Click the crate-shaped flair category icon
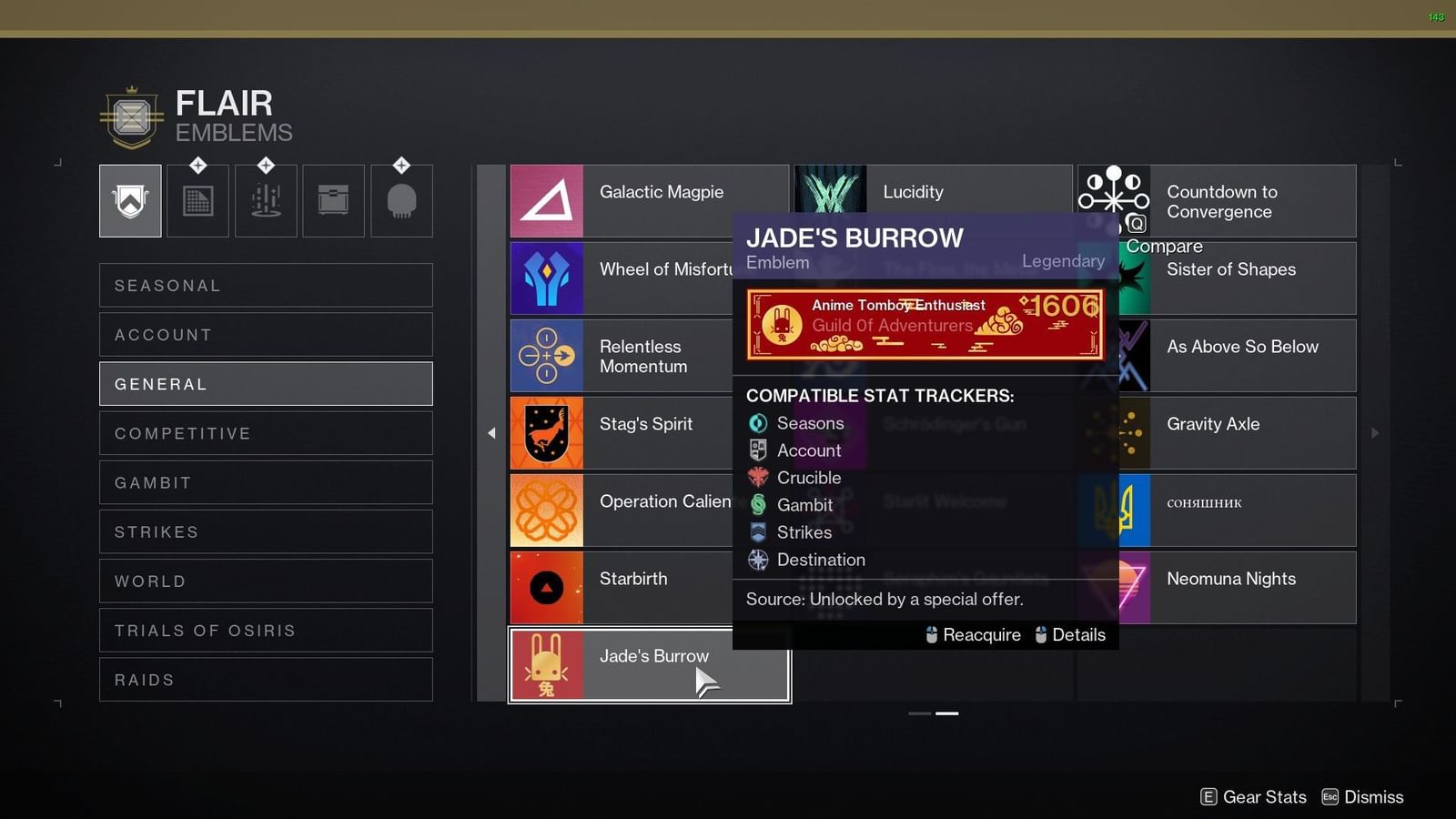The width and height of the screenshot is (1456, 819). (x=333, y=200)
